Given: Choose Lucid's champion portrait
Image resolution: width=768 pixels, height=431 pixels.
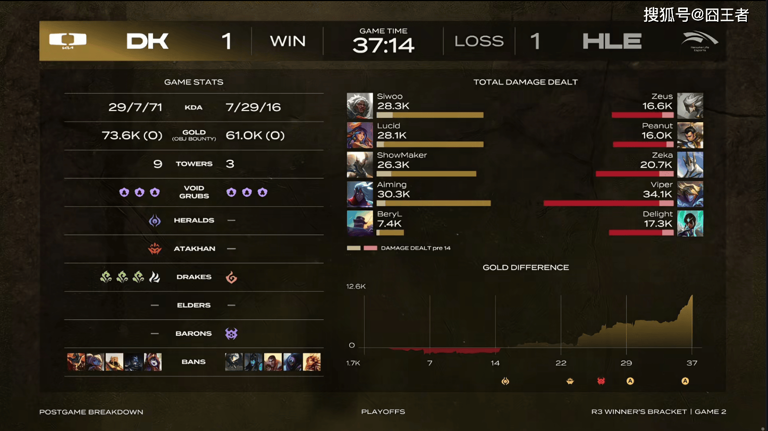Looking at the screenshot, I should 360,134.
